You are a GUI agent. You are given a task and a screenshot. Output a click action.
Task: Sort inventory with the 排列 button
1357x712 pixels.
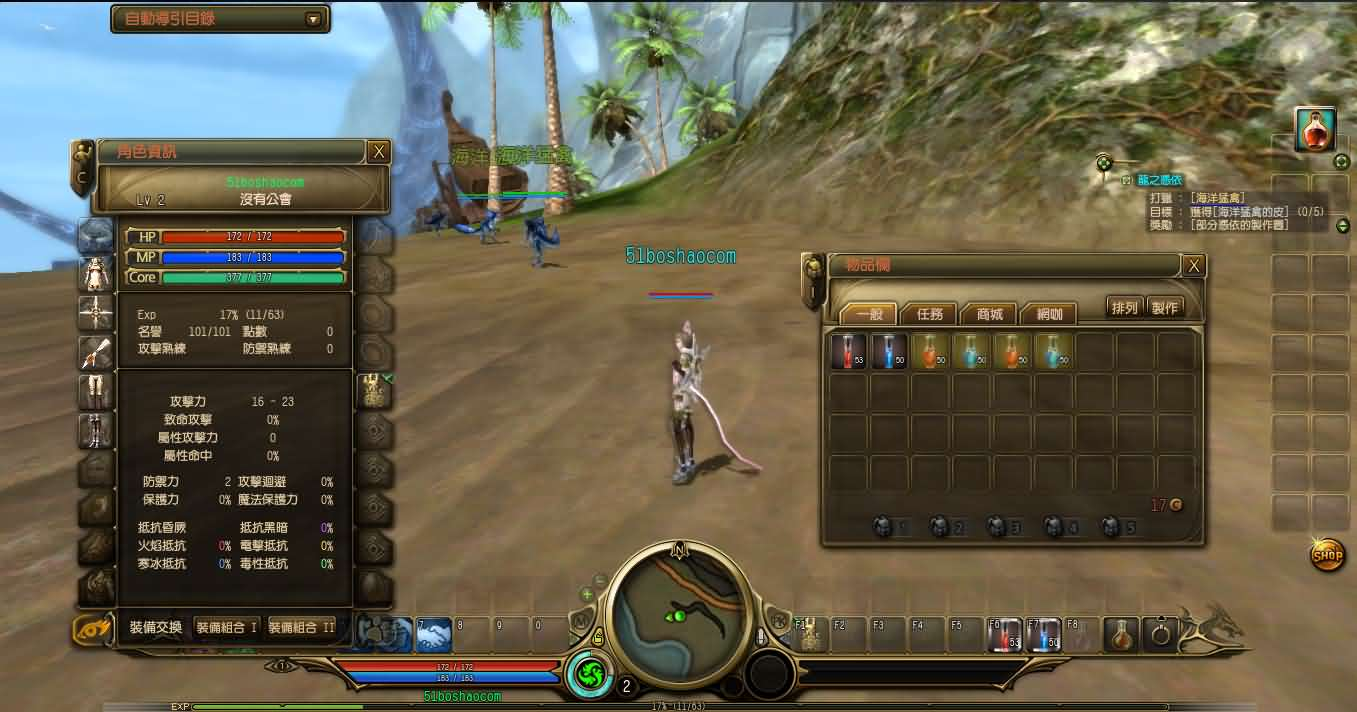[x=1124, y=308]
